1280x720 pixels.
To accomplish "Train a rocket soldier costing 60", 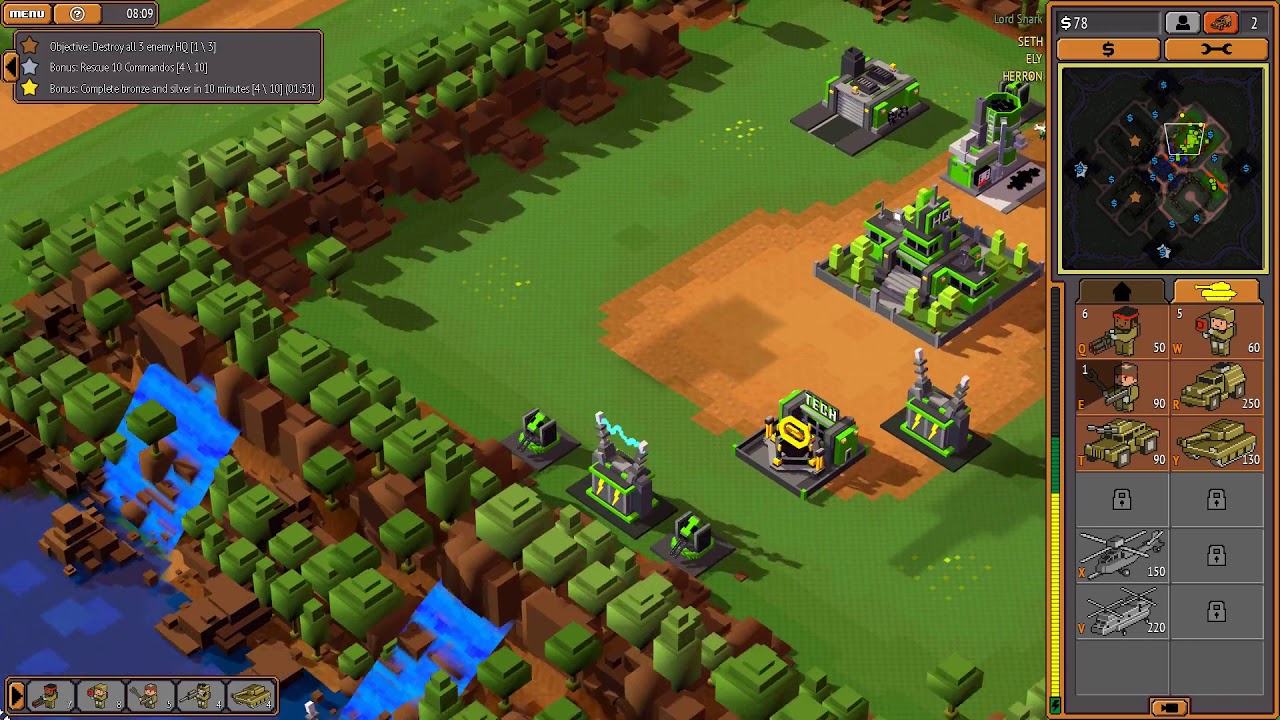I will [1218, 331].
